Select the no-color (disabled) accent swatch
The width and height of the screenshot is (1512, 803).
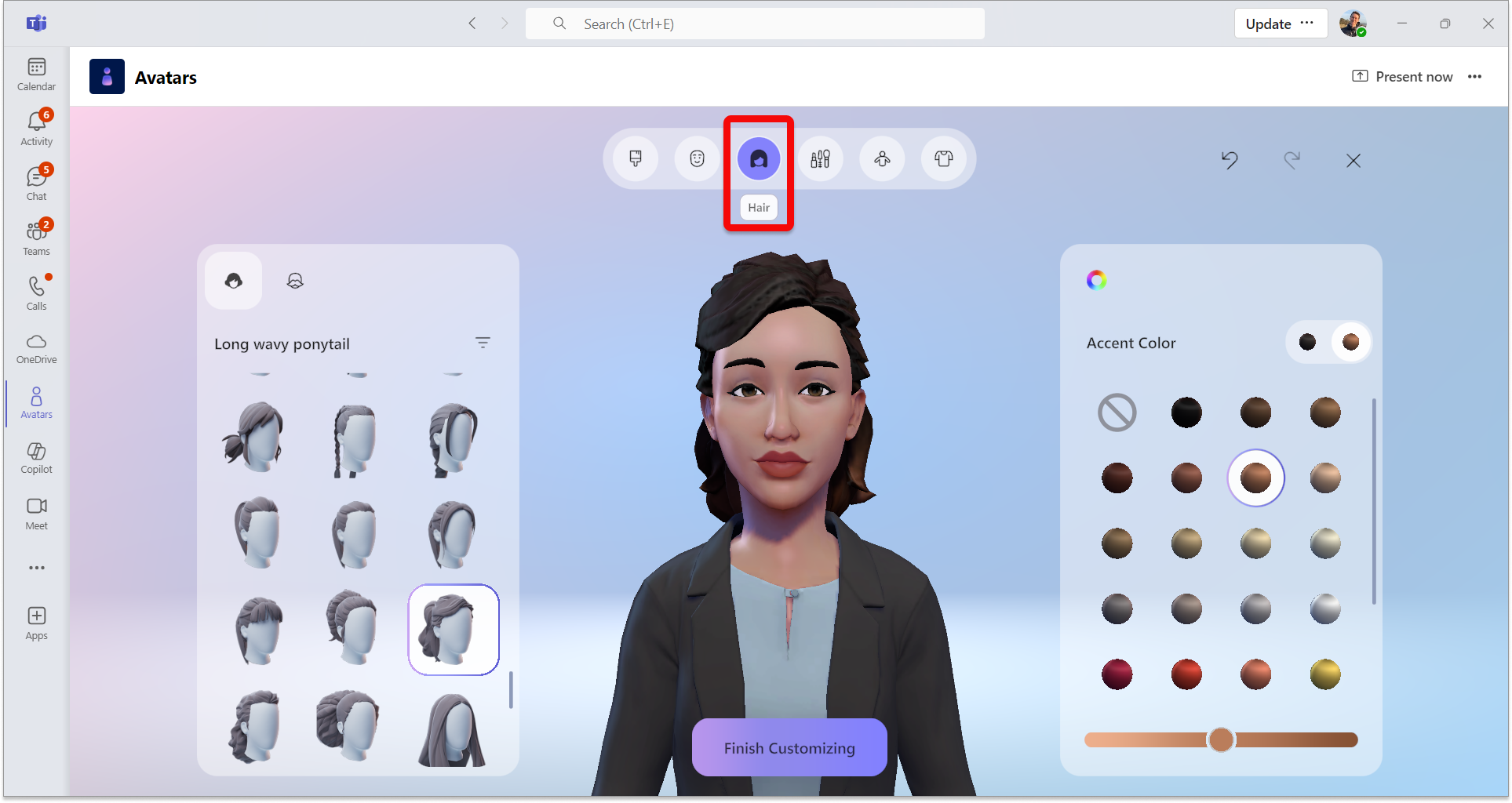point(1117,412)
